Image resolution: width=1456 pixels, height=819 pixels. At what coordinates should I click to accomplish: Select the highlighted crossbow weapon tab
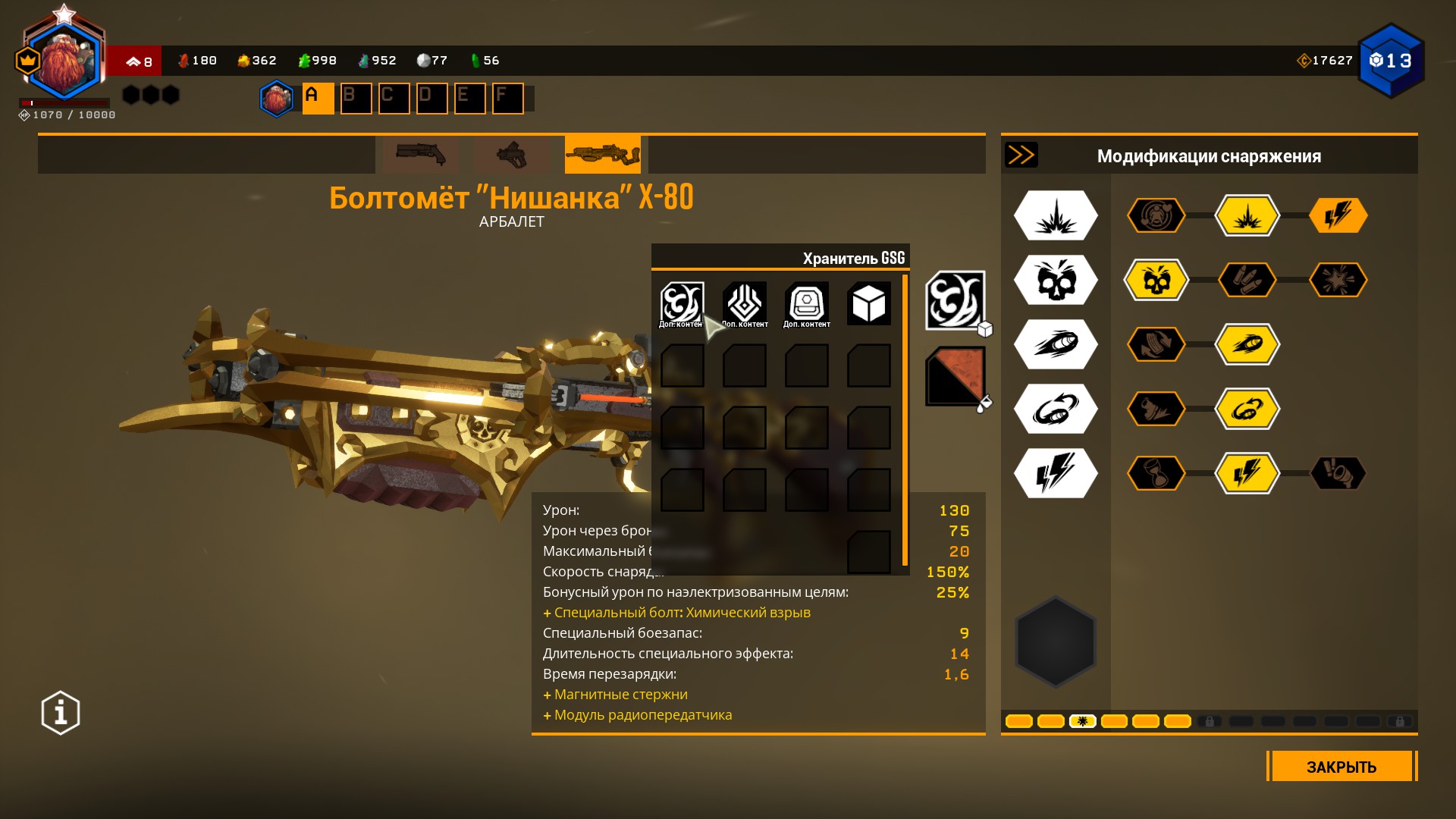point(602,155)
